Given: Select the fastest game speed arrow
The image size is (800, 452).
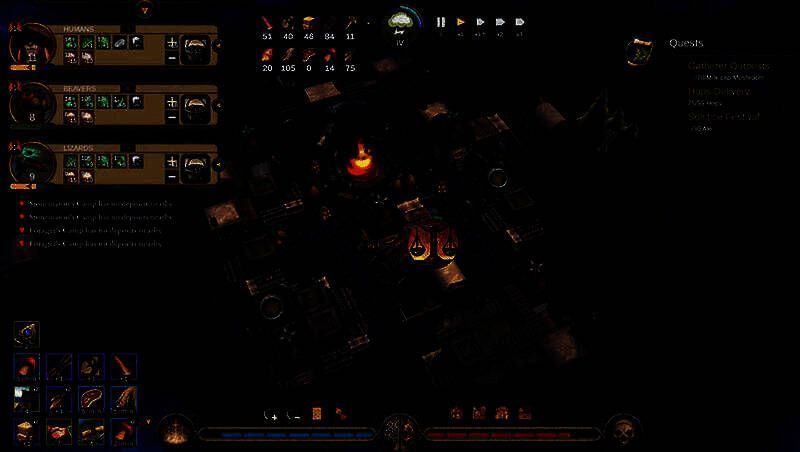Looking at the screenshot, I should click(x=520, y=21).
